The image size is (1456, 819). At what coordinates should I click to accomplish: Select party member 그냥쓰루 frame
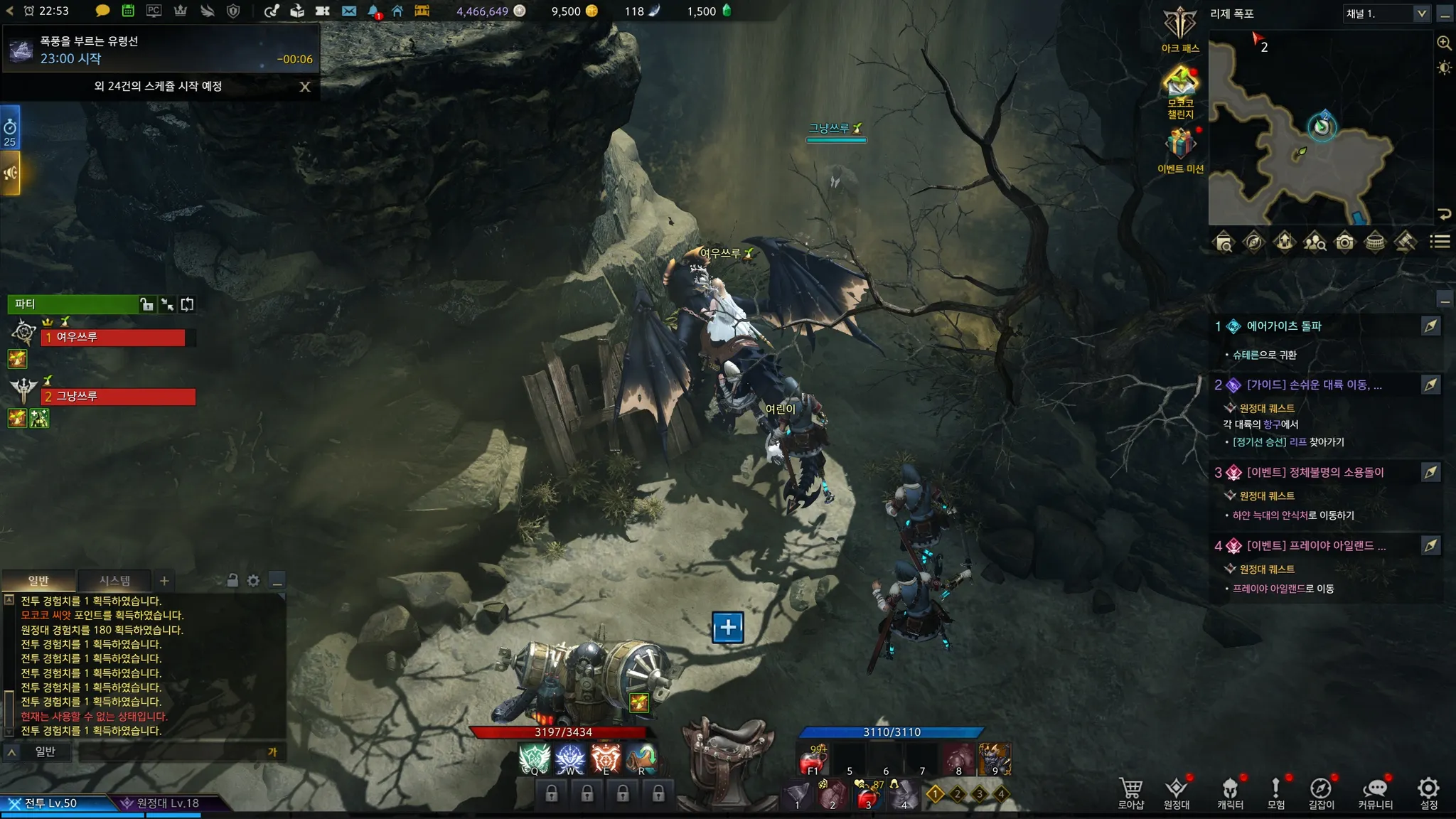click(x=118, y=397)
